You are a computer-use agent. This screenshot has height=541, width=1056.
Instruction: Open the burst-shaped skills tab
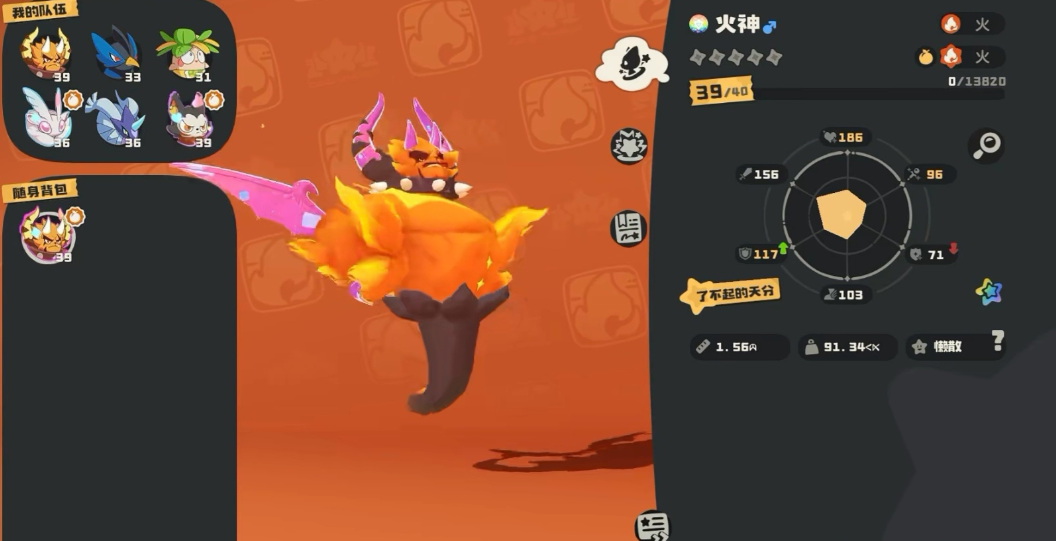point(630,147)
